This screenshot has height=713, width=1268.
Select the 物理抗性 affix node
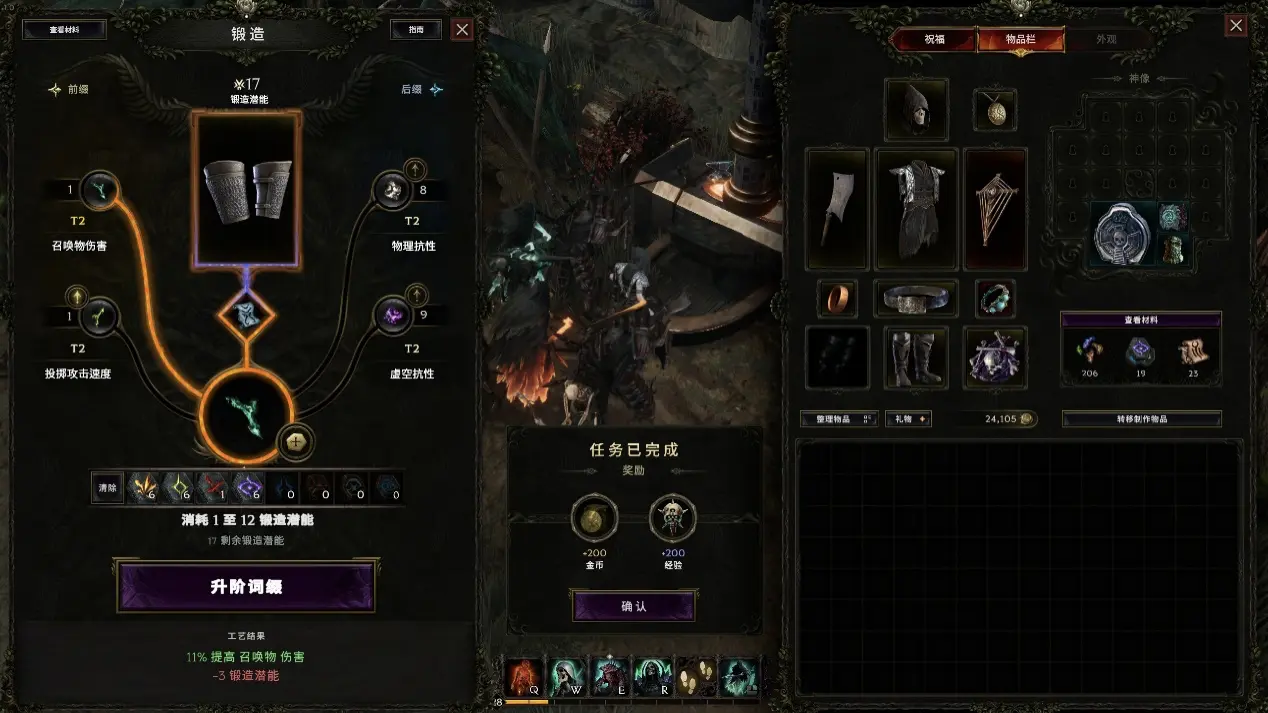(392, 191)
